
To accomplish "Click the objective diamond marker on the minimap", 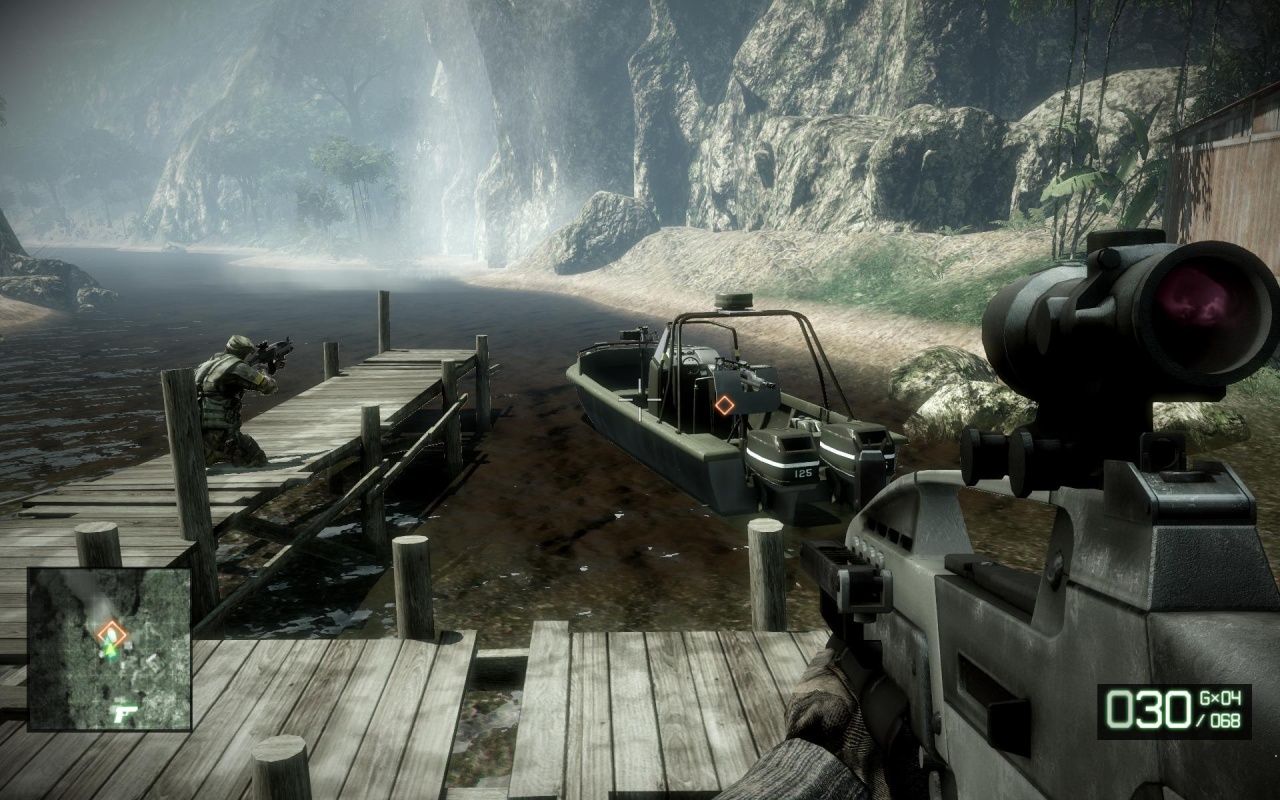I will click(x=112, y=631).
